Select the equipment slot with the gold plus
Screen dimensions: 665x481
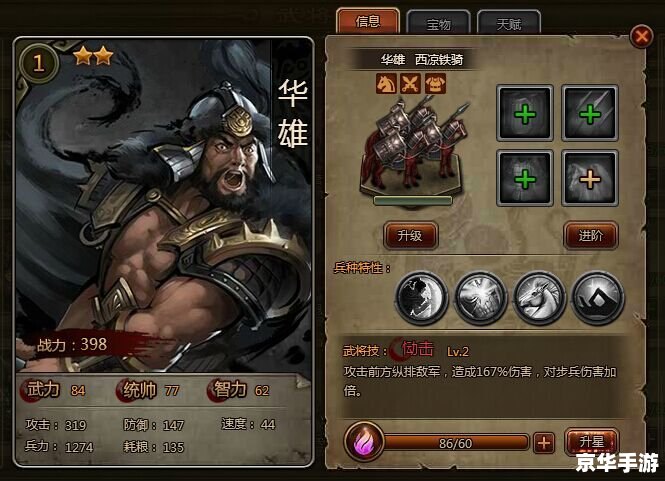(589, 177)
